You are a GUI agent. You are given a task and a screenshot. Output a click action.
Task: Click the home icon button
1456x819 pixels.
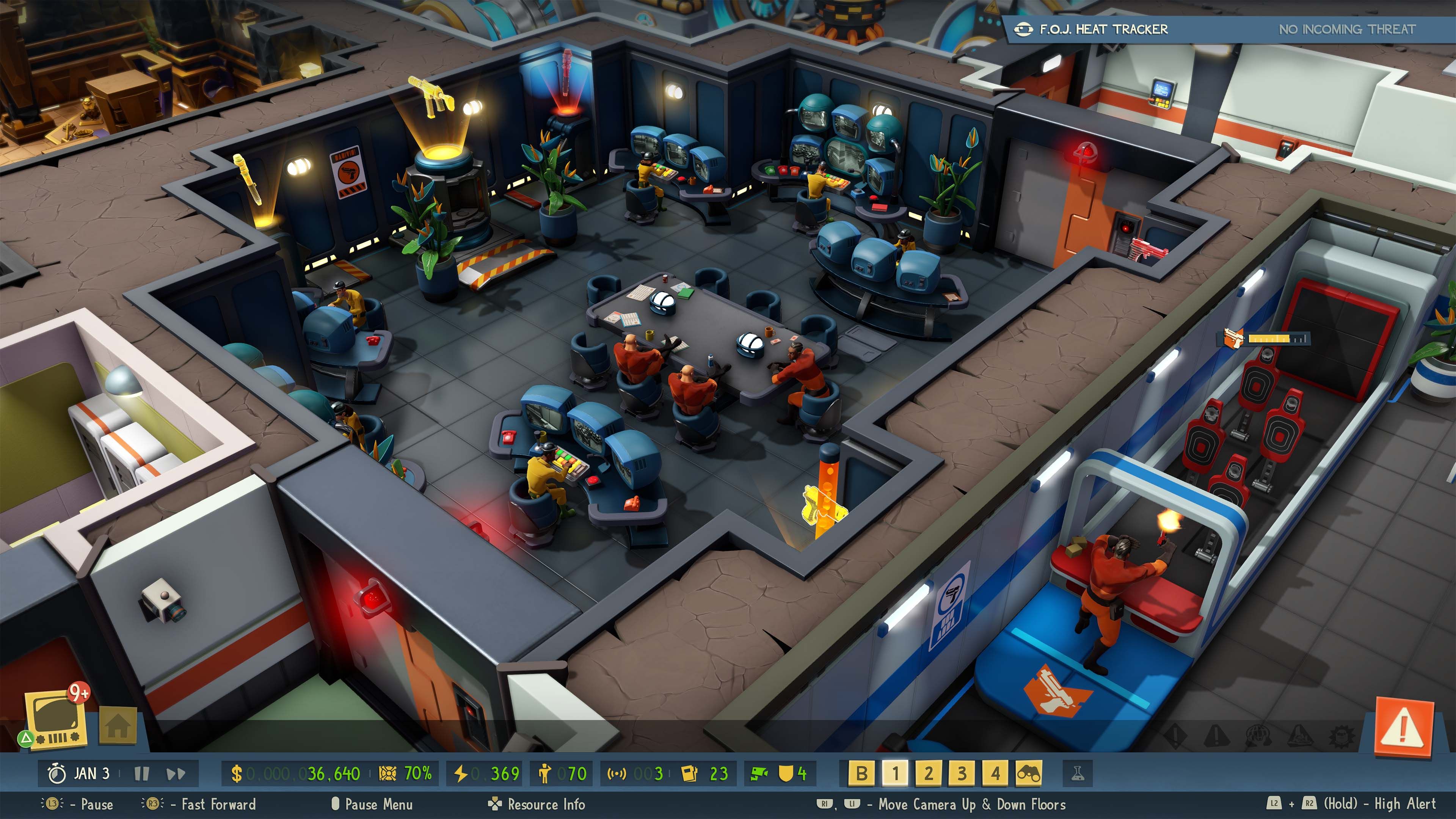118,725
